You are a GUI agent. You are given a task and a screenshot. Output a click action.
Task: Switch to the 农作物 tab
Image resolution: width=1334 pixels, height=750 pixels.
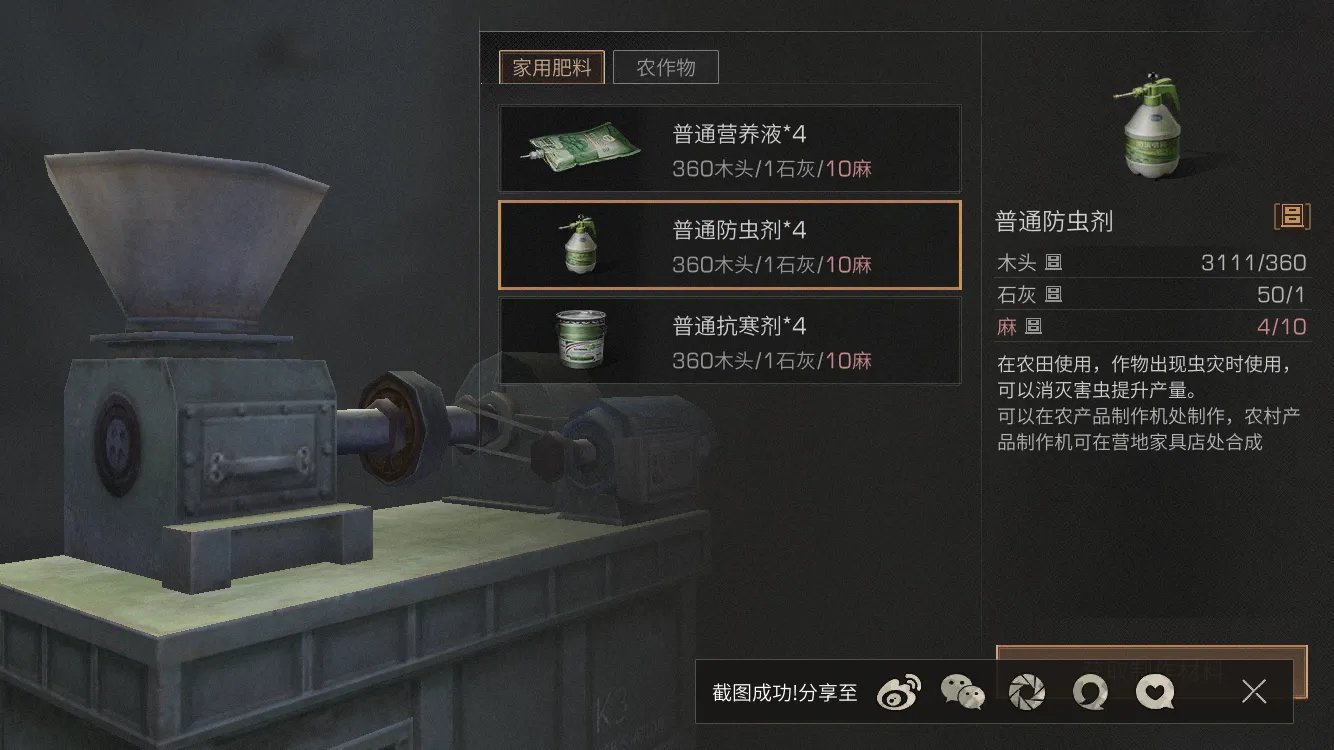(x=666, y=67)
